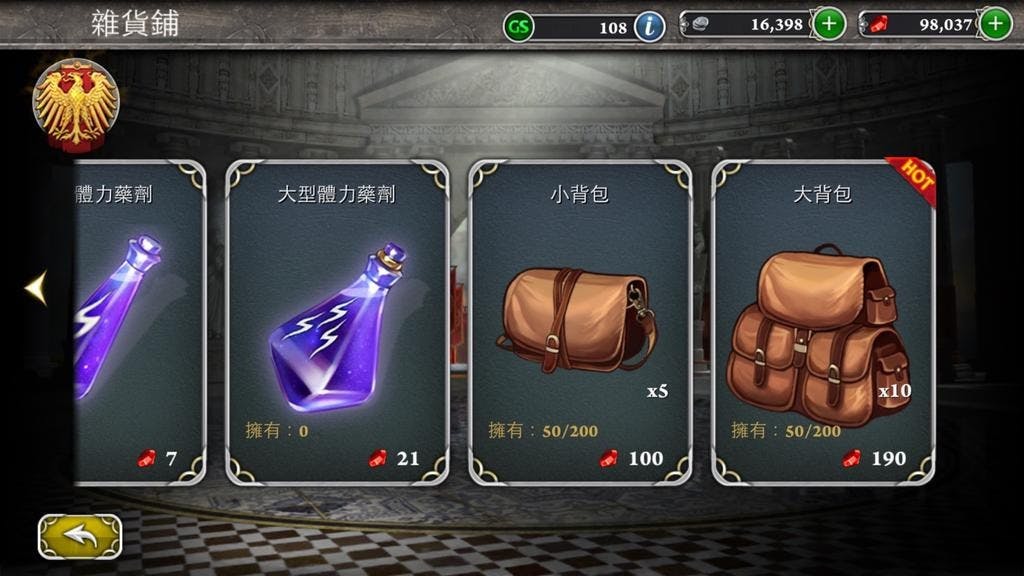Open the GS info button
Screen dimensions: 1024x576
649,26
